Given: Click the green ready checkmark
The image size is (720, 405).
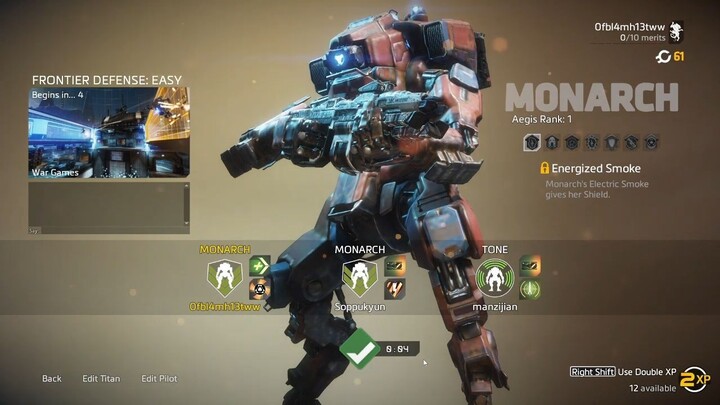Looking at the screenshot, I should point(356,348).
